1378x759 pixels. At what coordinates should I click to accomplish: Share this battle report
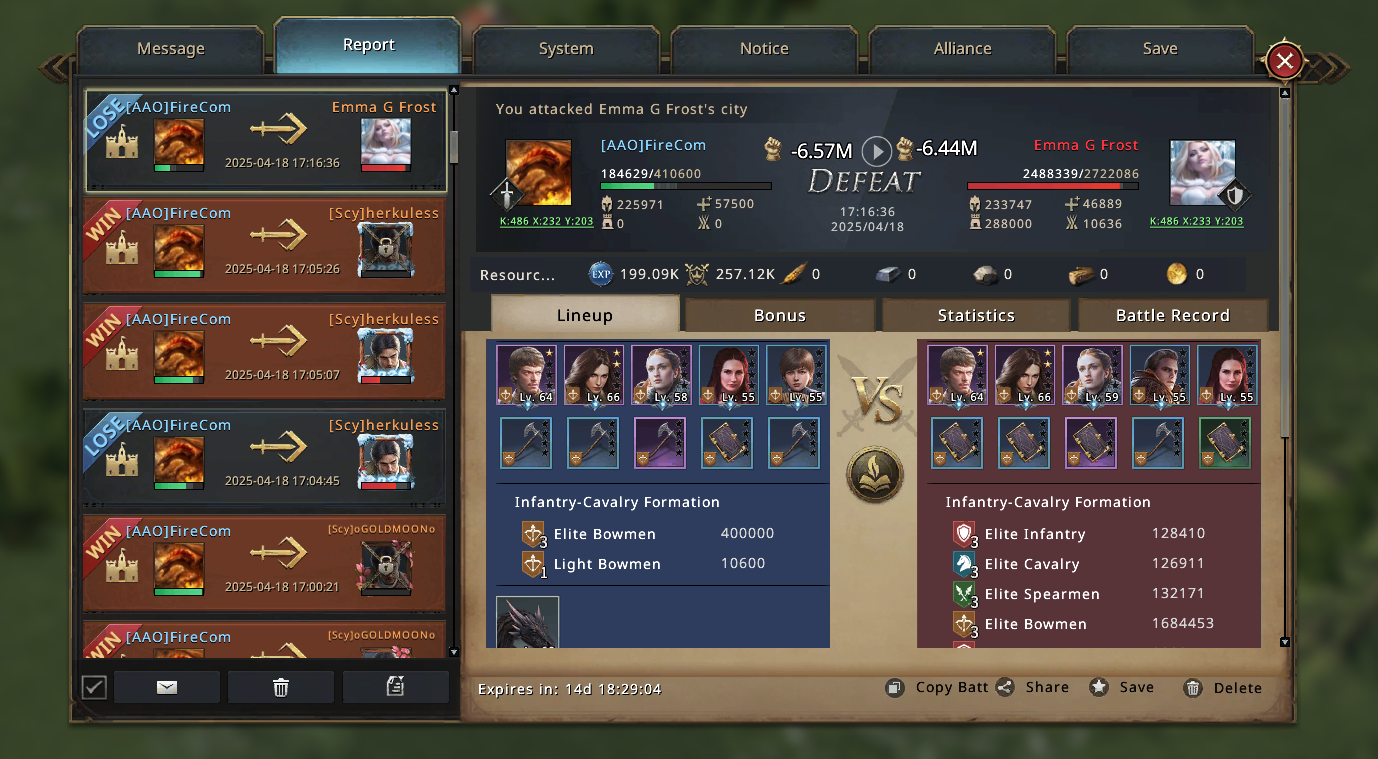(1033, 688)
